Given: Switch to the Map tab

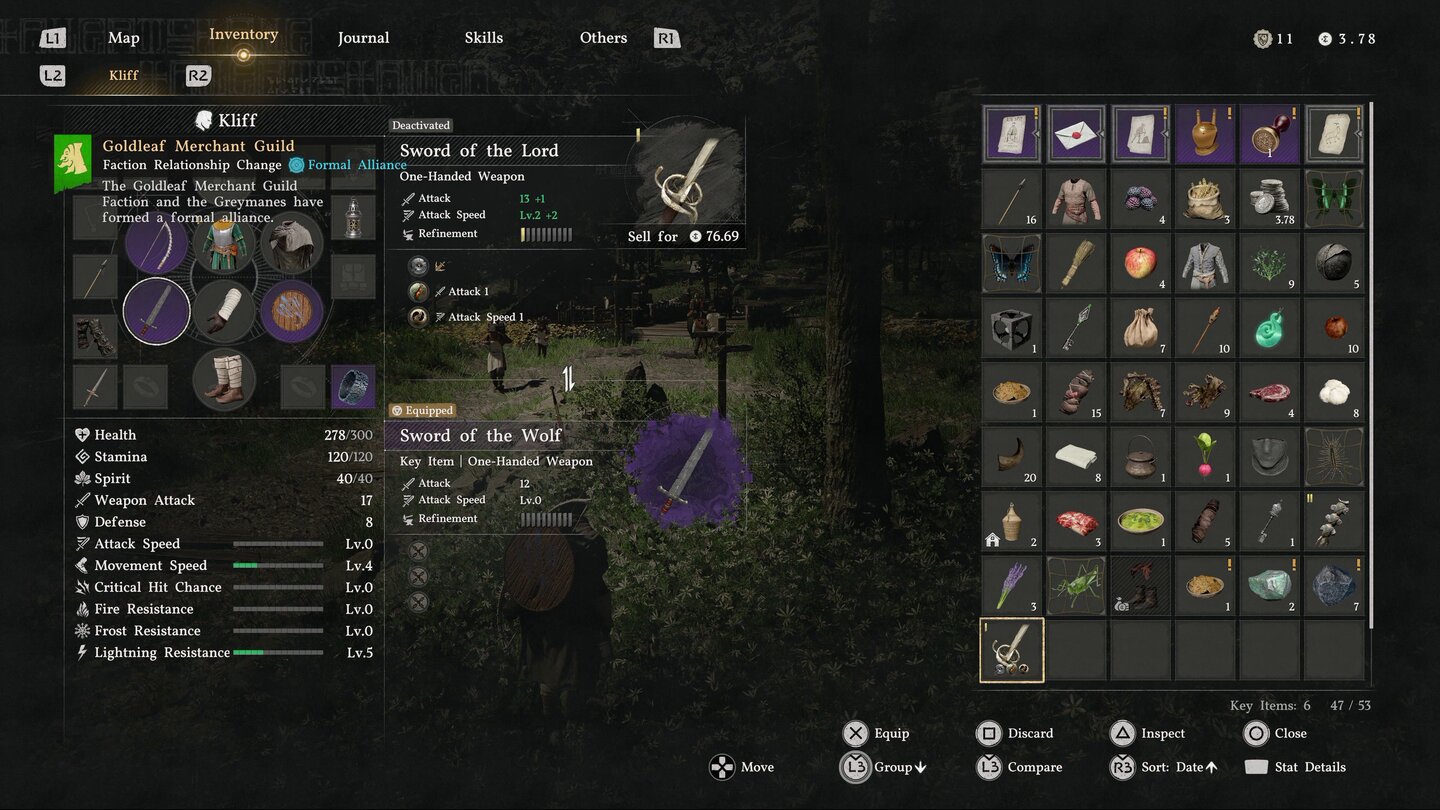Looking at the screenshot, I should pyautogui.click(x=123, y=38).
